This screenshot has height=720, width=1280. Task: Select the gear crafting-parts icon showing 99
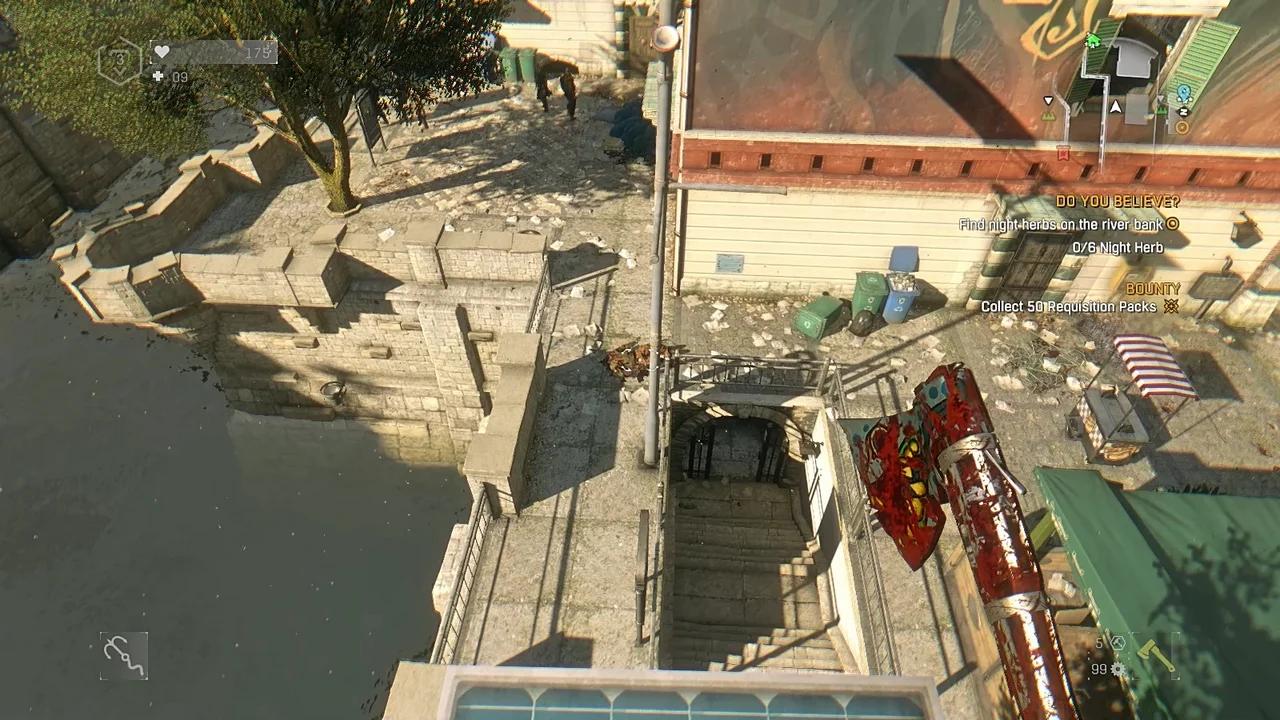pyautogui.click(x=1117, y=669)
